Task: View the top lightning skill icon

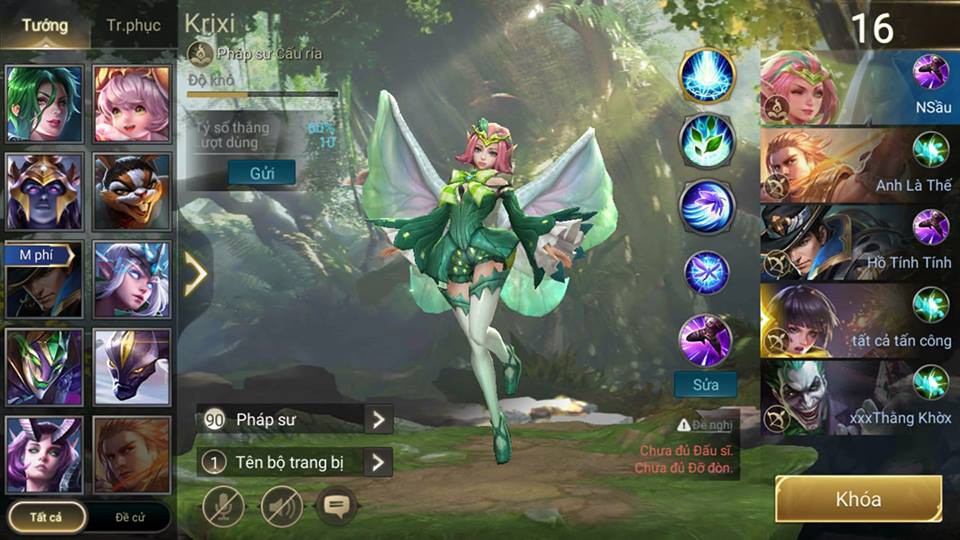Action: 707,75
